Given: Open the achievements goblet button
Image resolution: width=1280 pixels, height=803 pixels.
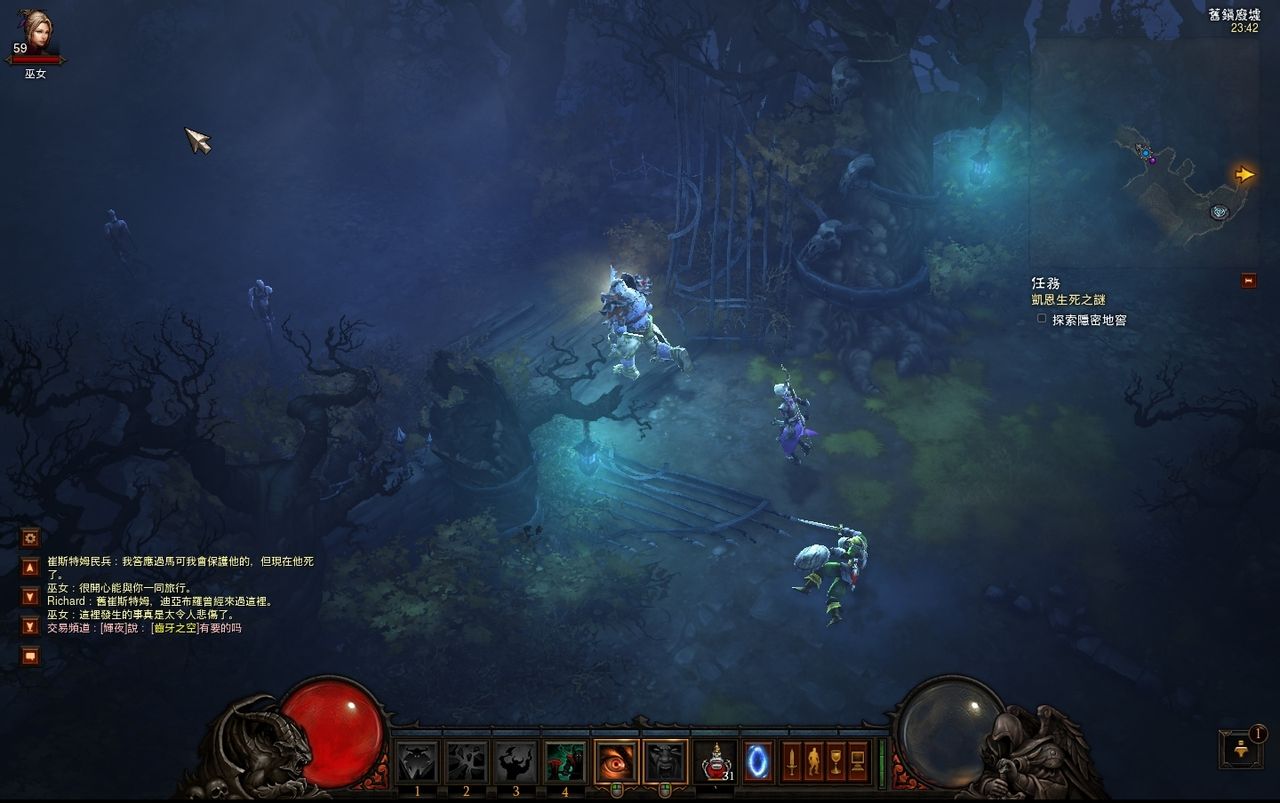Looking at the screenshot, I should click(835, 762).
